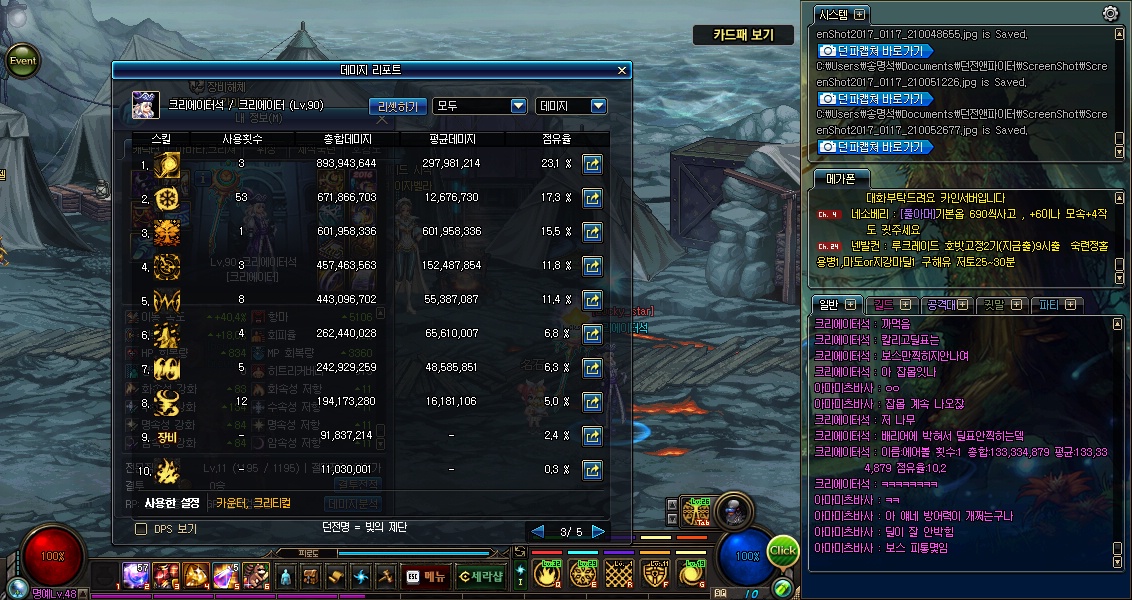Share the rank 3 skill damage row

click(592, 232)
